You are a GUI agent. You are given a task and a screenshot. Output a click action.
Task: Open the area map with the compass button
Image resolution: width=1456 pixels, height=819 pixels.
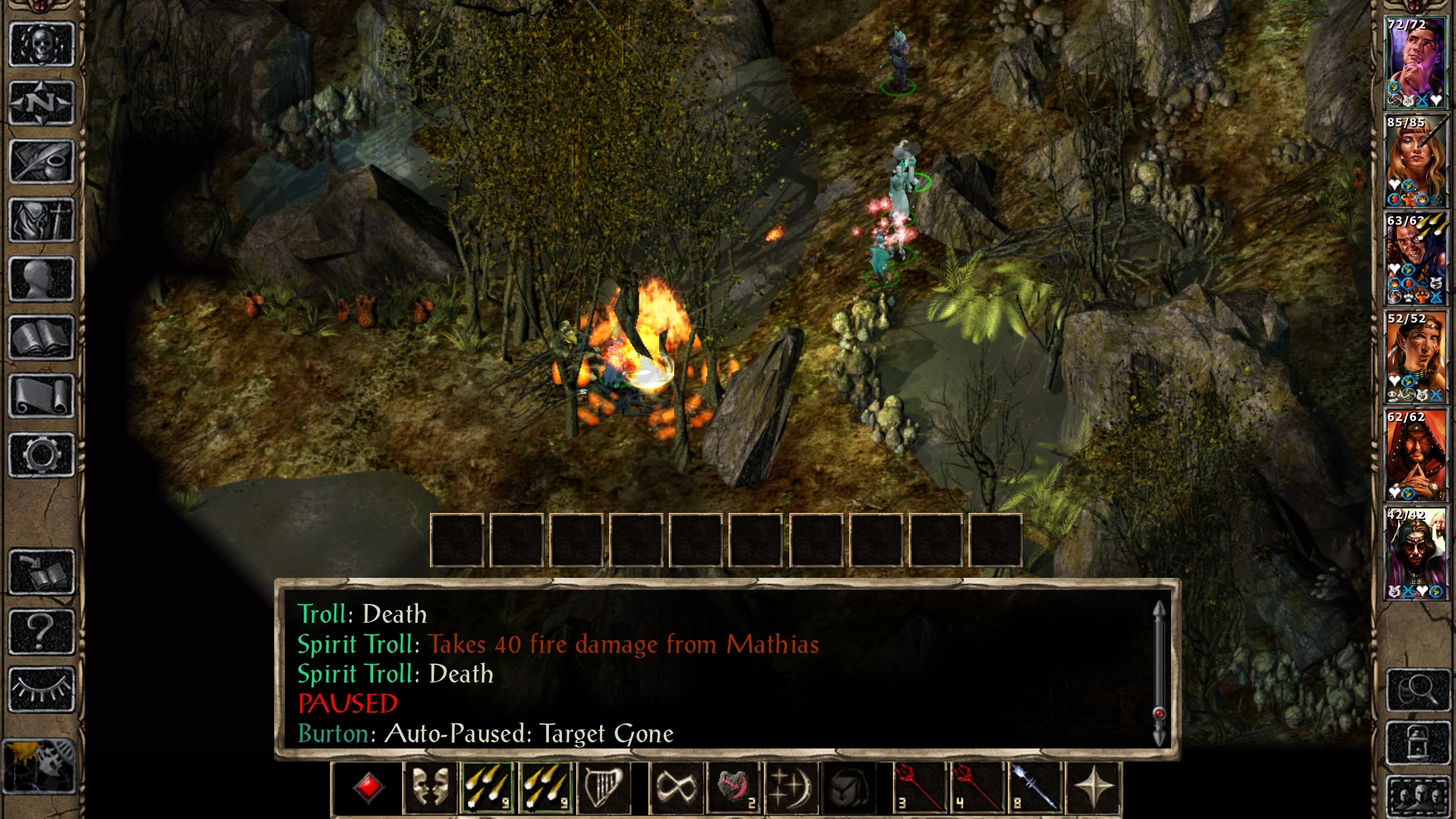[42, 103]
